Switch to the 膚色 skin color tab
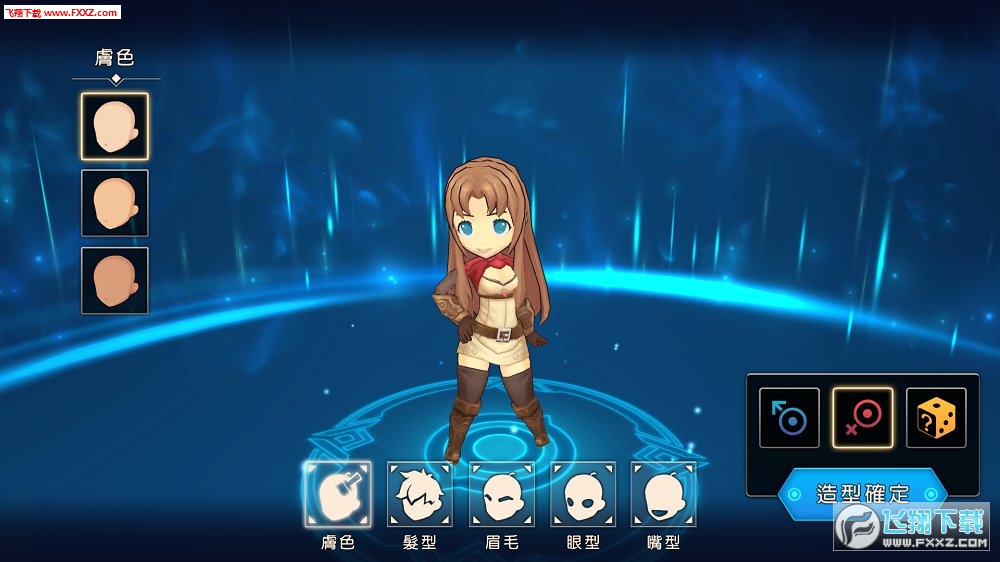The width and height of the screenshot is (1000, 562). 338,494
